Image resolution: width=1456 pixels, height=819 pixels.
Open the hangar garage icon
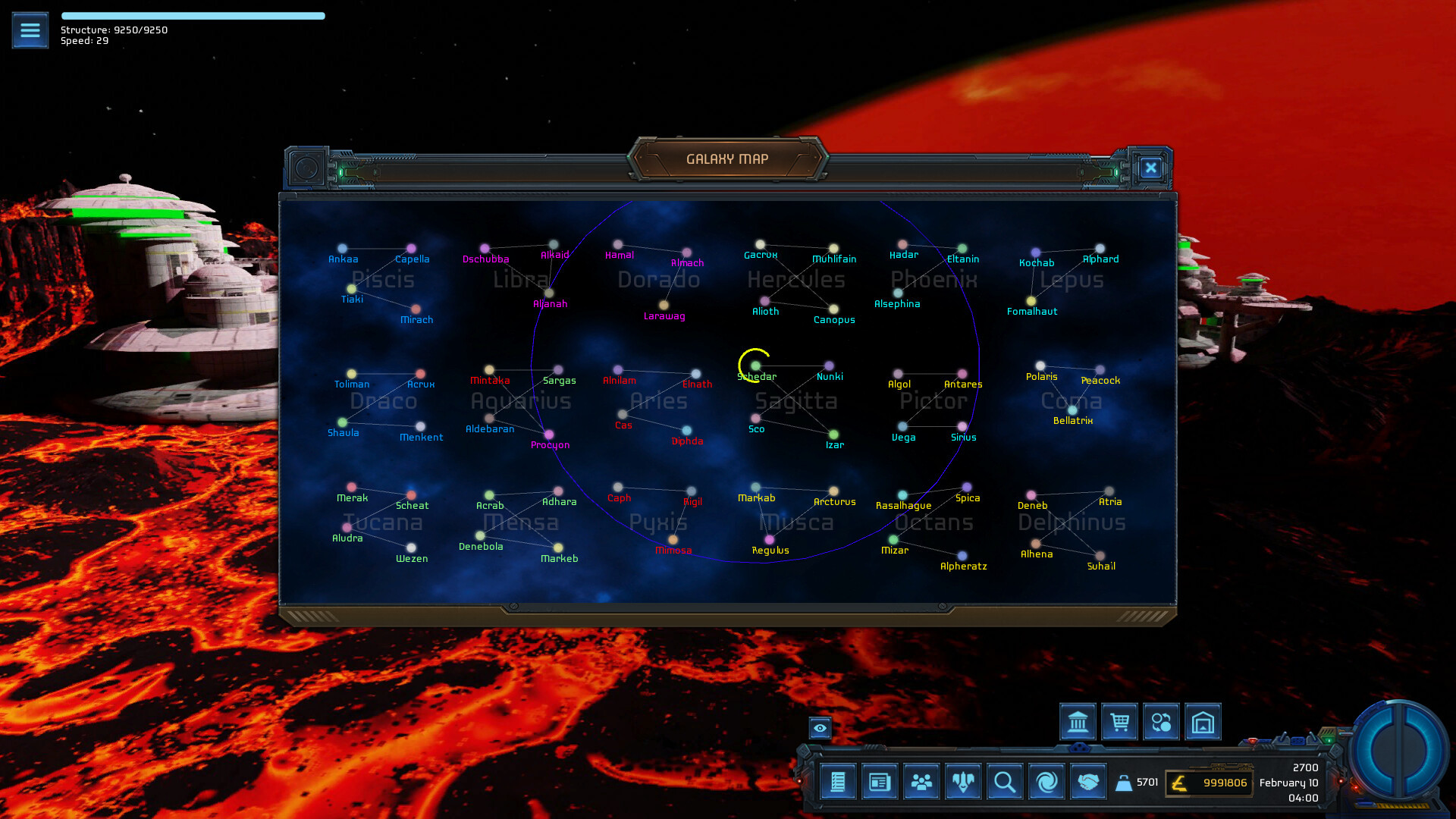[x=1203, y=722]
